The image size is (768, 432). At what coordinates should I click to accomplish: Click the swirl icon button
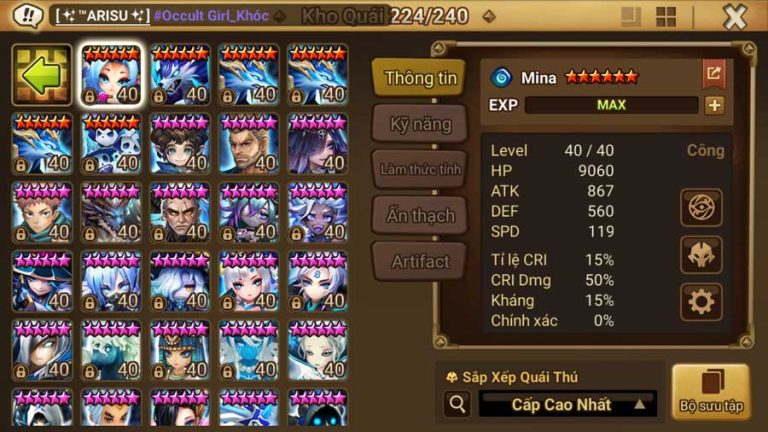[x=701, y=207]
